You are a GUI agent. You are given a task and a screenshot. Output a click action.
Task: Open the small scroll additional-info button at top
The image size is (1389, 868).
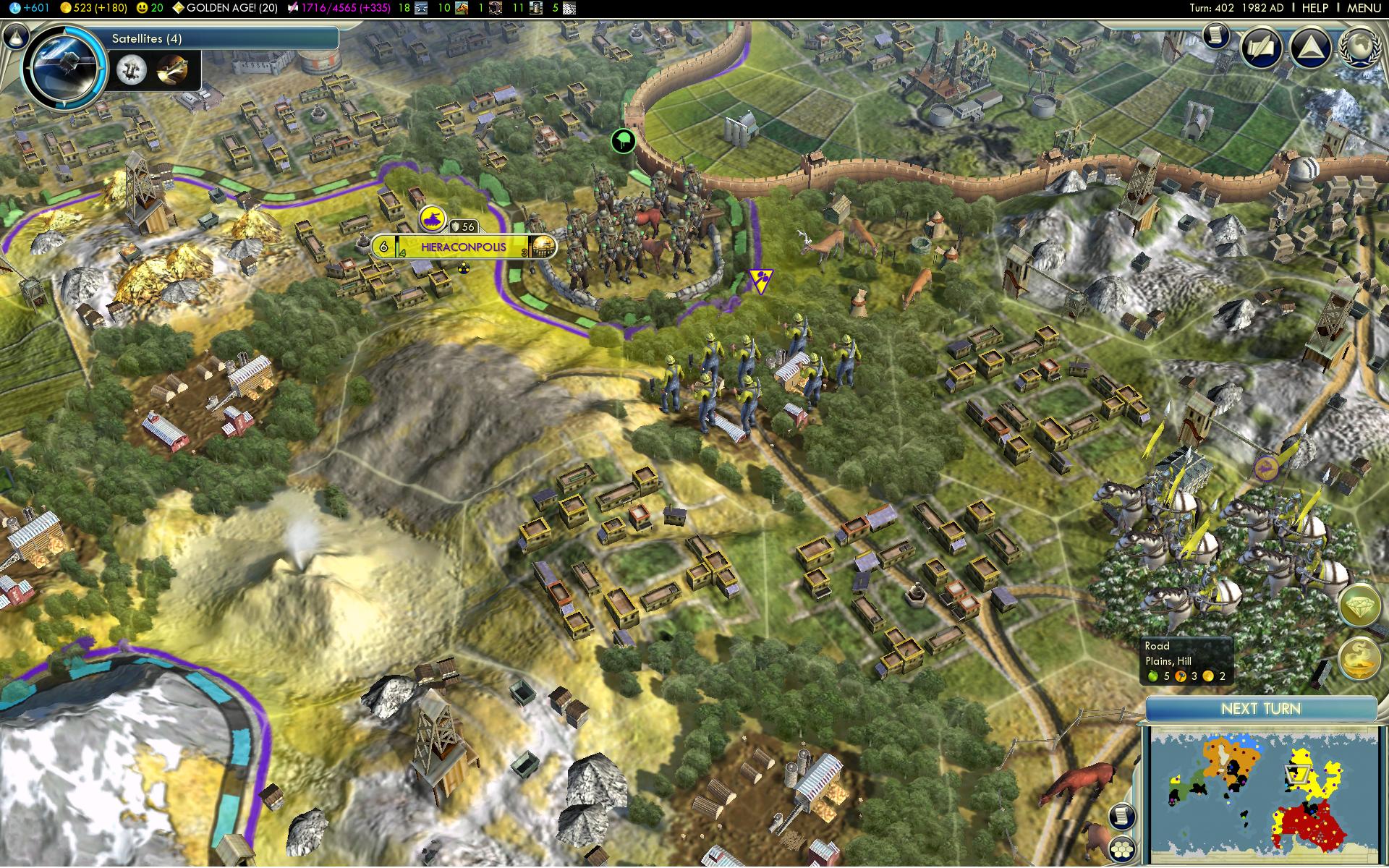tap(1217, 35)
